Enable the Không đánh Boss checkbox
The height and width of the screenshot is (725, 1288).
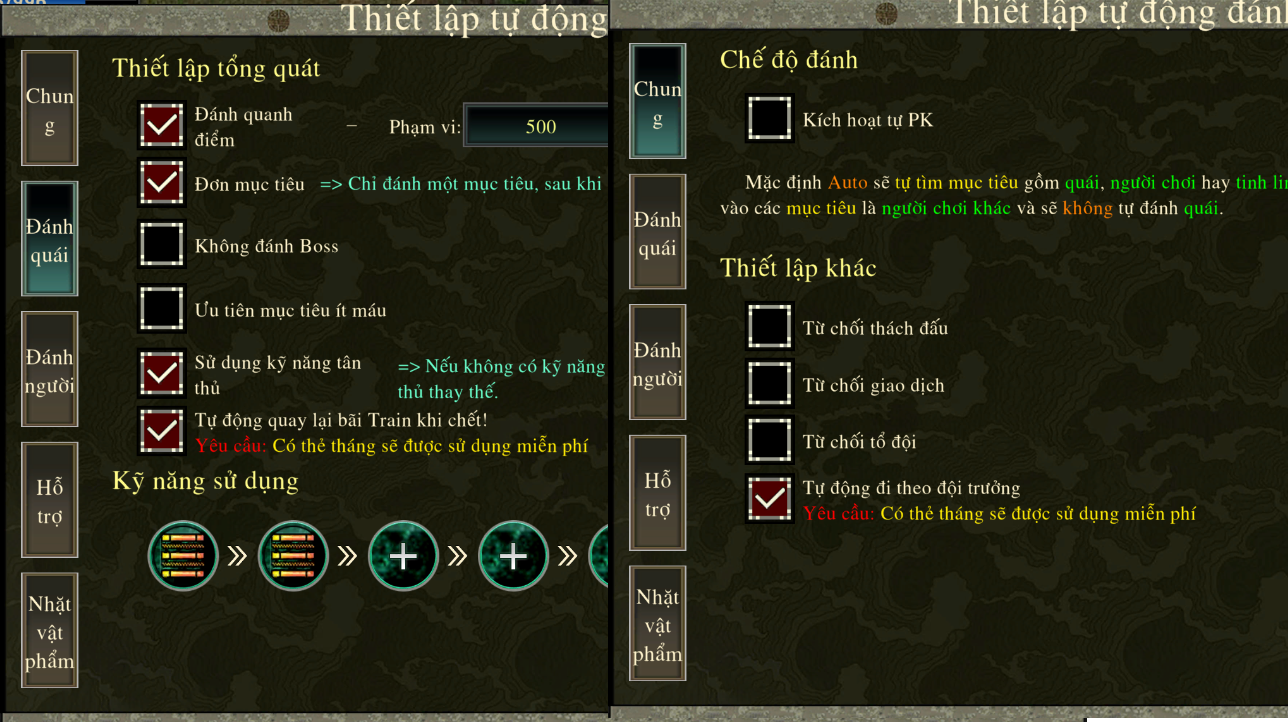click(x=162, y=245)
